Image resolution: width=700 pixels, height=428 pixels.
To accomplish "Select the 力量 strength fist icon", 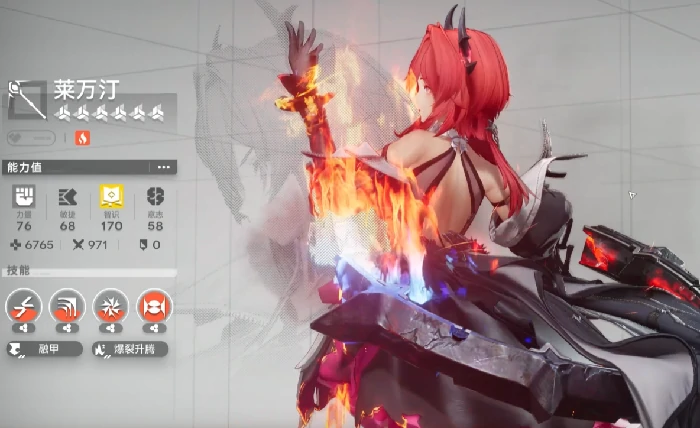I will click(x=23, y=196).
